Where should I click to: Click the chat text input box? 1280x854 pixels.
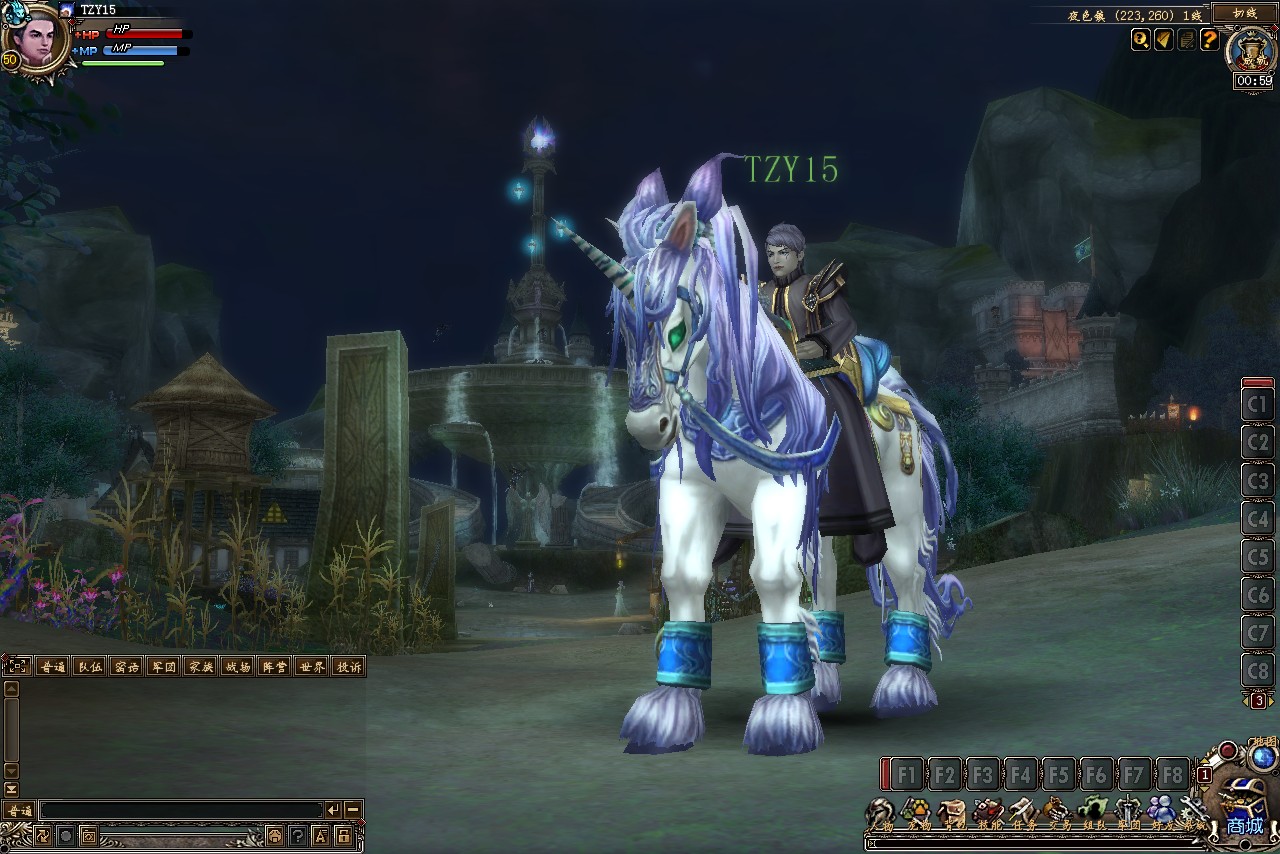[180, 810]
